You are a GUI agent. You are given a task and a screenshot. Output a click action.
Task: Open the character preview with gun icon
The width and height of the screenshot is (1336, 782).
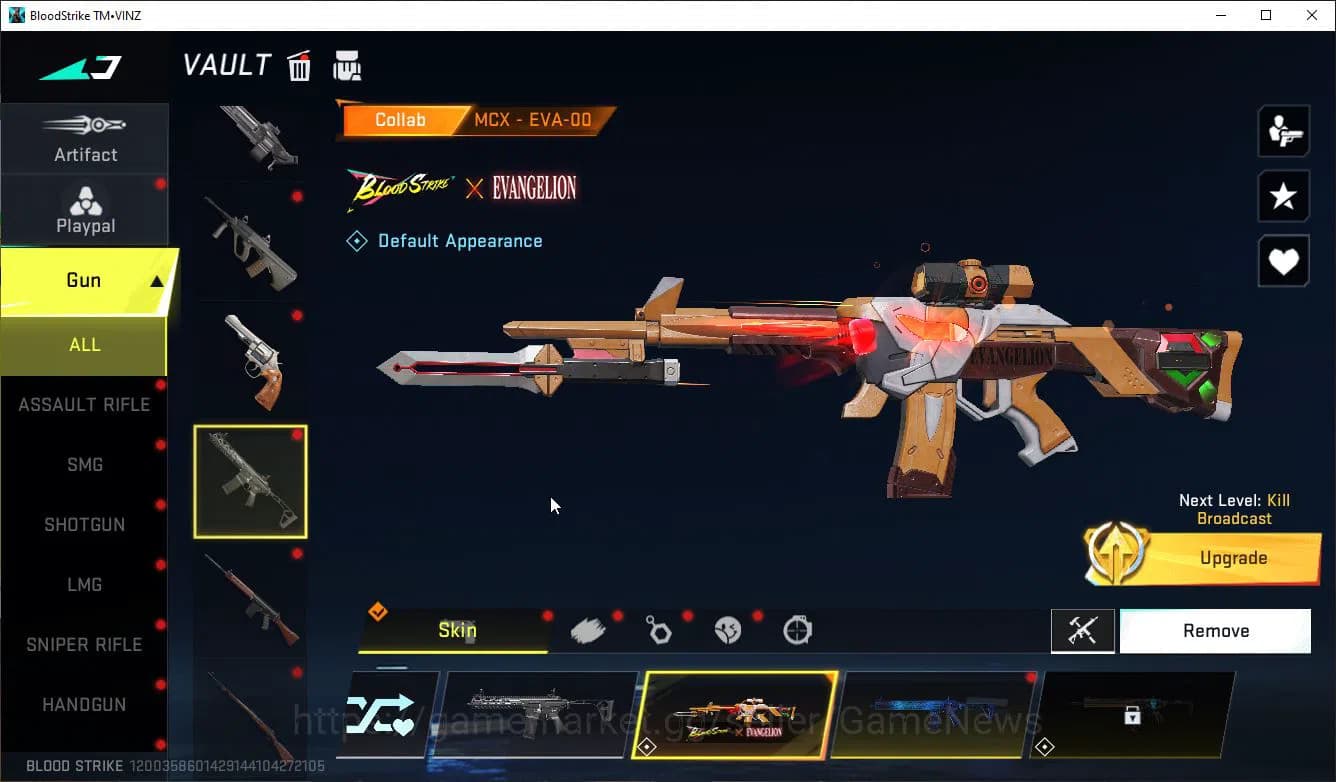1283,131
